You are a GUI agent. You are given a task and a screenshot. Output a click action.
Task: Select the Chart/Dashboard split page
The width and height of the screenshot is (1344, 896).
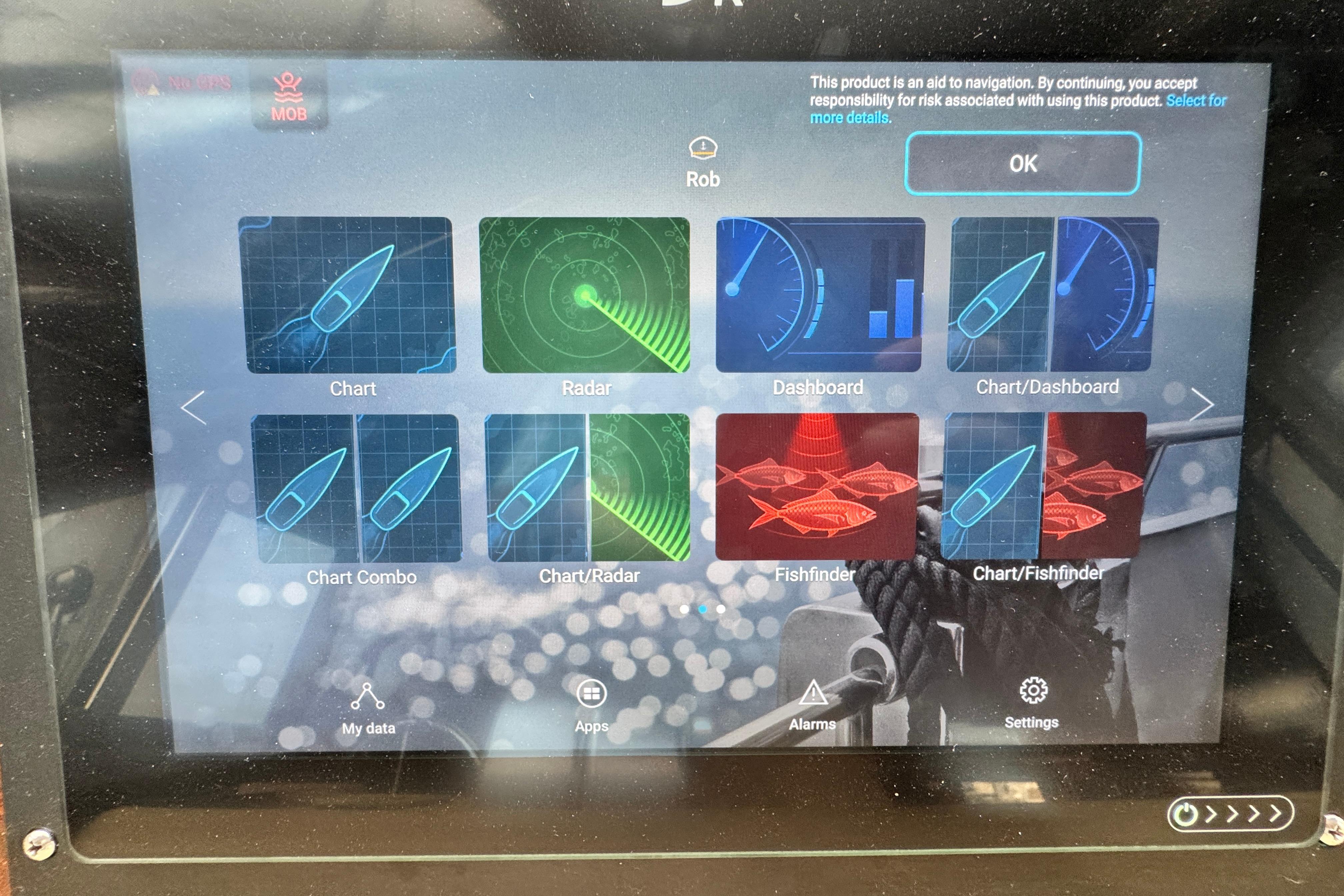[1053, 295]
